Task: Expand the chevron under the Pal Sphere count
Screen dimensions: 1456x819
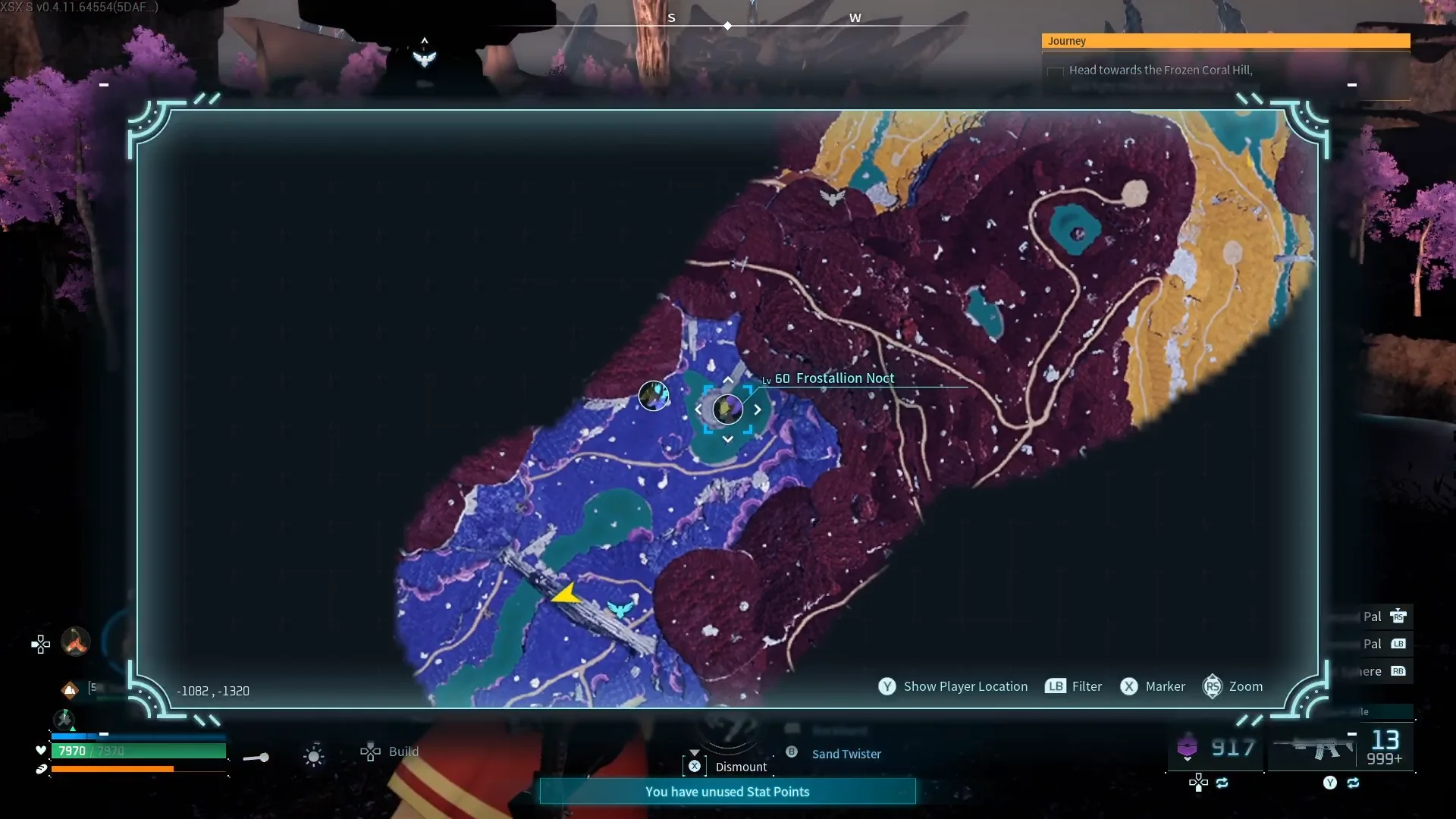Action: [1187, 760]
